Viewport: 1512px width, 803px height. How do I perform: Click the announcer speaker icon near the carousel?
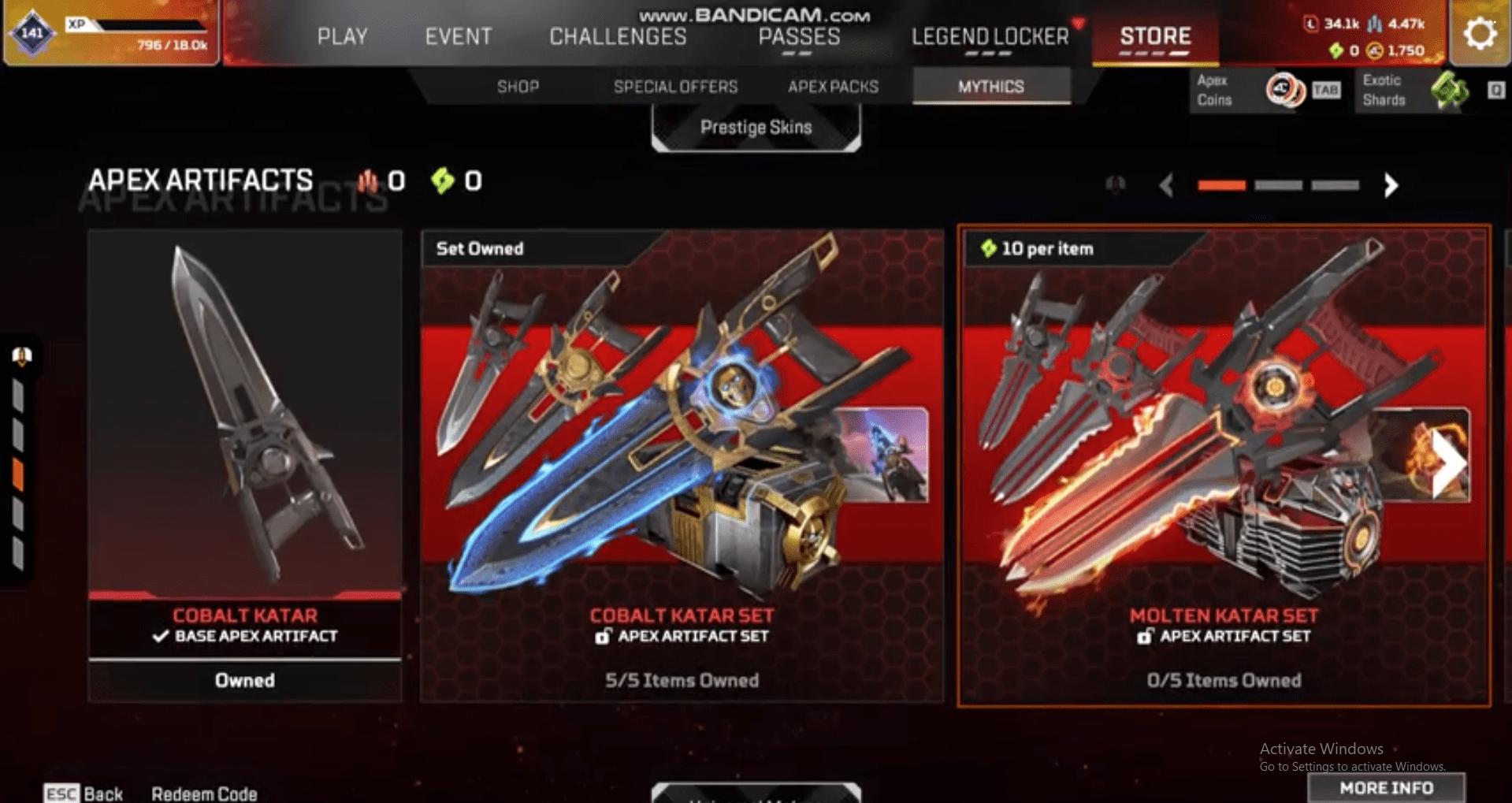click(1116, 186)
